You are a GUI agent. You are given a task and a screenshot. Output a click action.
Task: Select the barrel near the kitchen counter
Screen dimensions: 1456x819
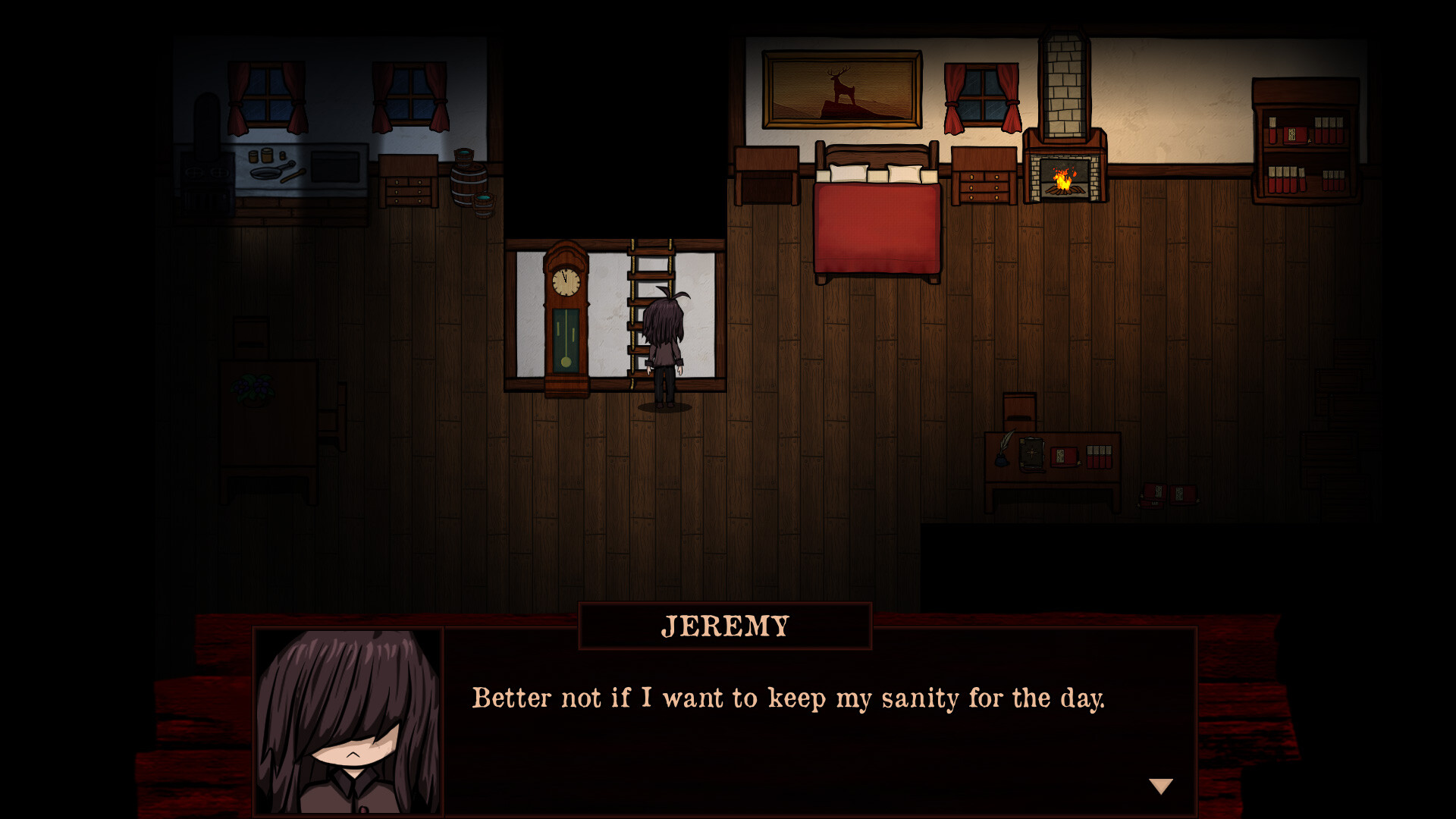pyautogui.click(x=470, y=182)
